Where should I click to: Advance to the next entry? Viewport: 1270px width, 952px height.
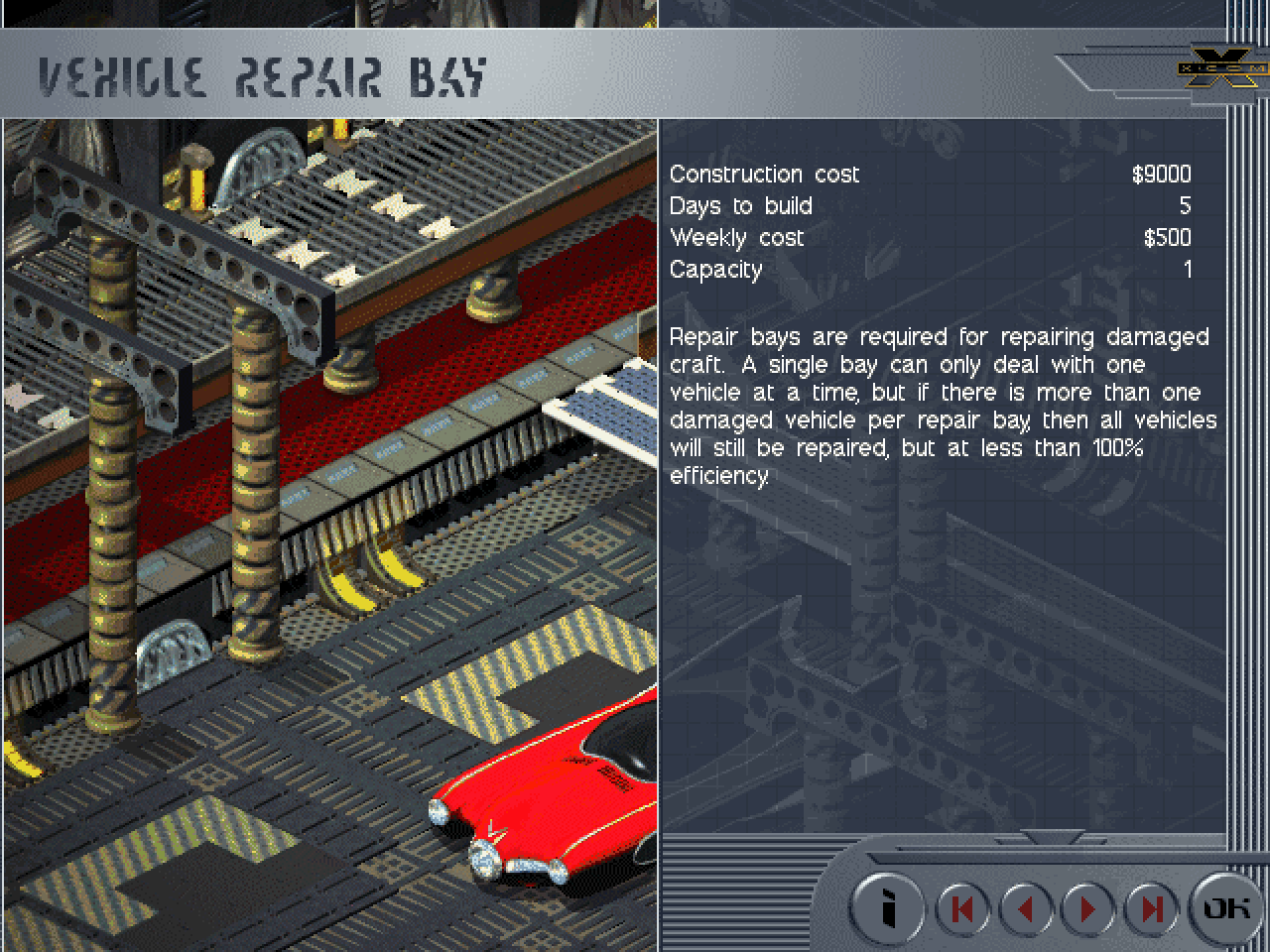[x=1087, y=908]
